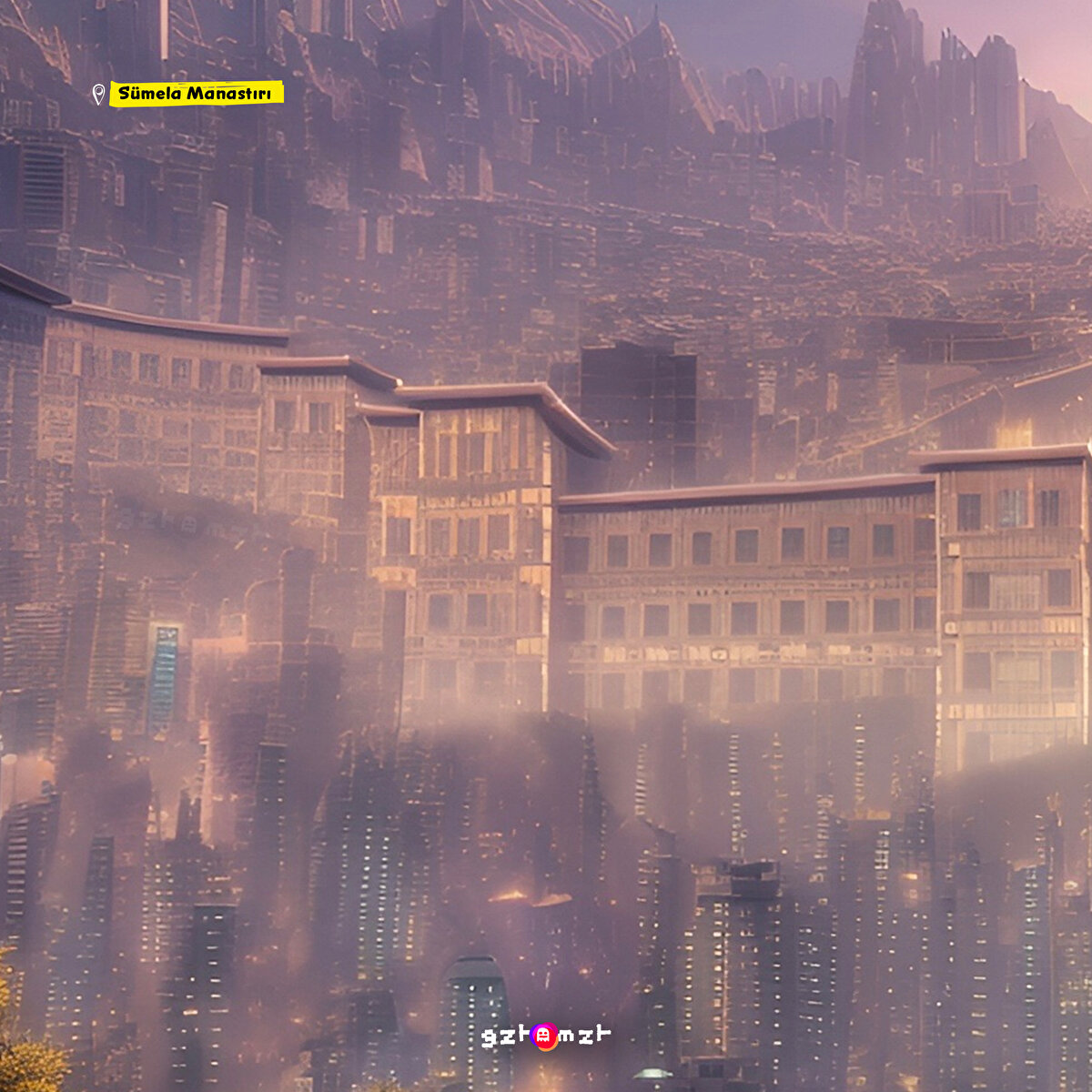Screen dimensions: 1092x1092
Task: Open the Sümela Manastırı location tag
Action: [197, 94]
